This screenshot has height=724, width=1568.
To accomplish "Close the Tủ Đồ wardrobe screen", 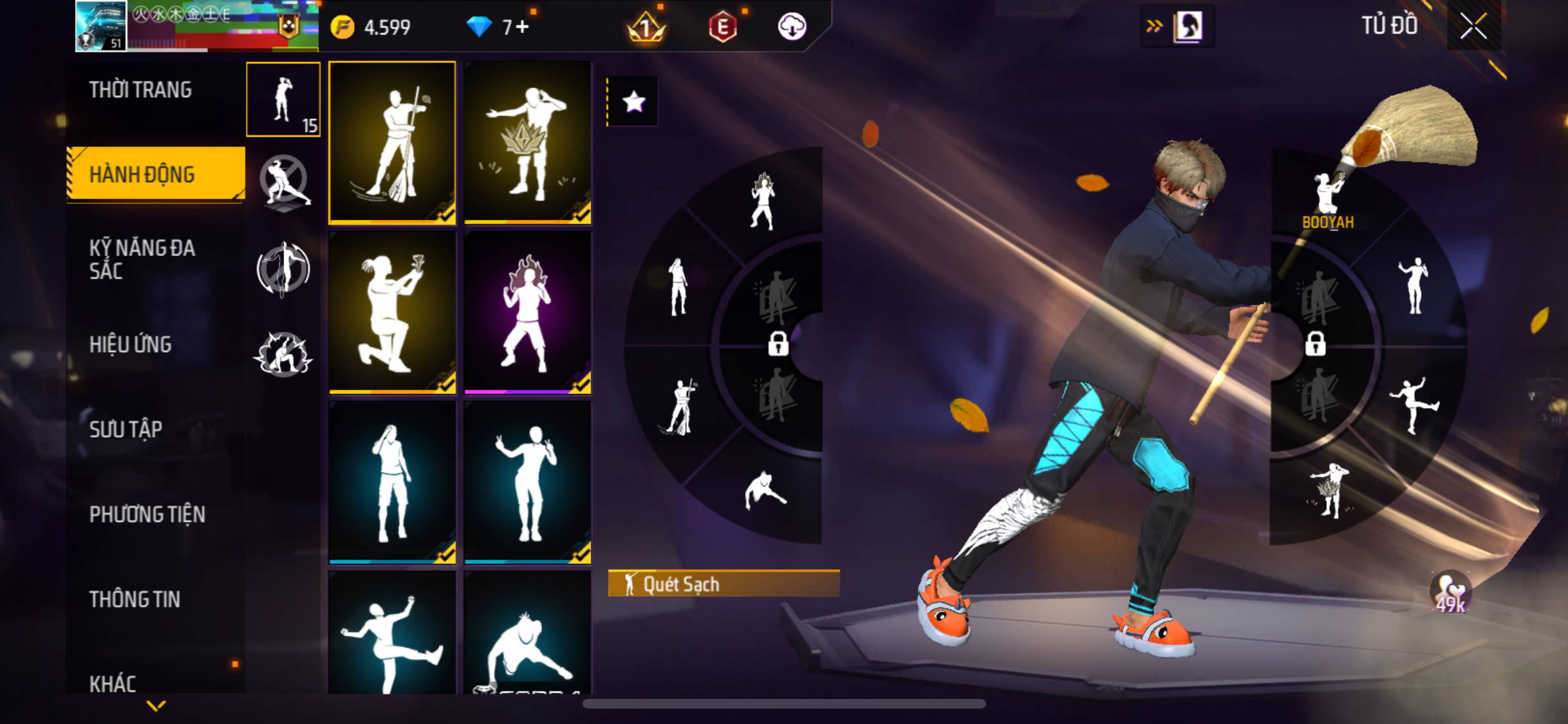I will click(1473, 26).
